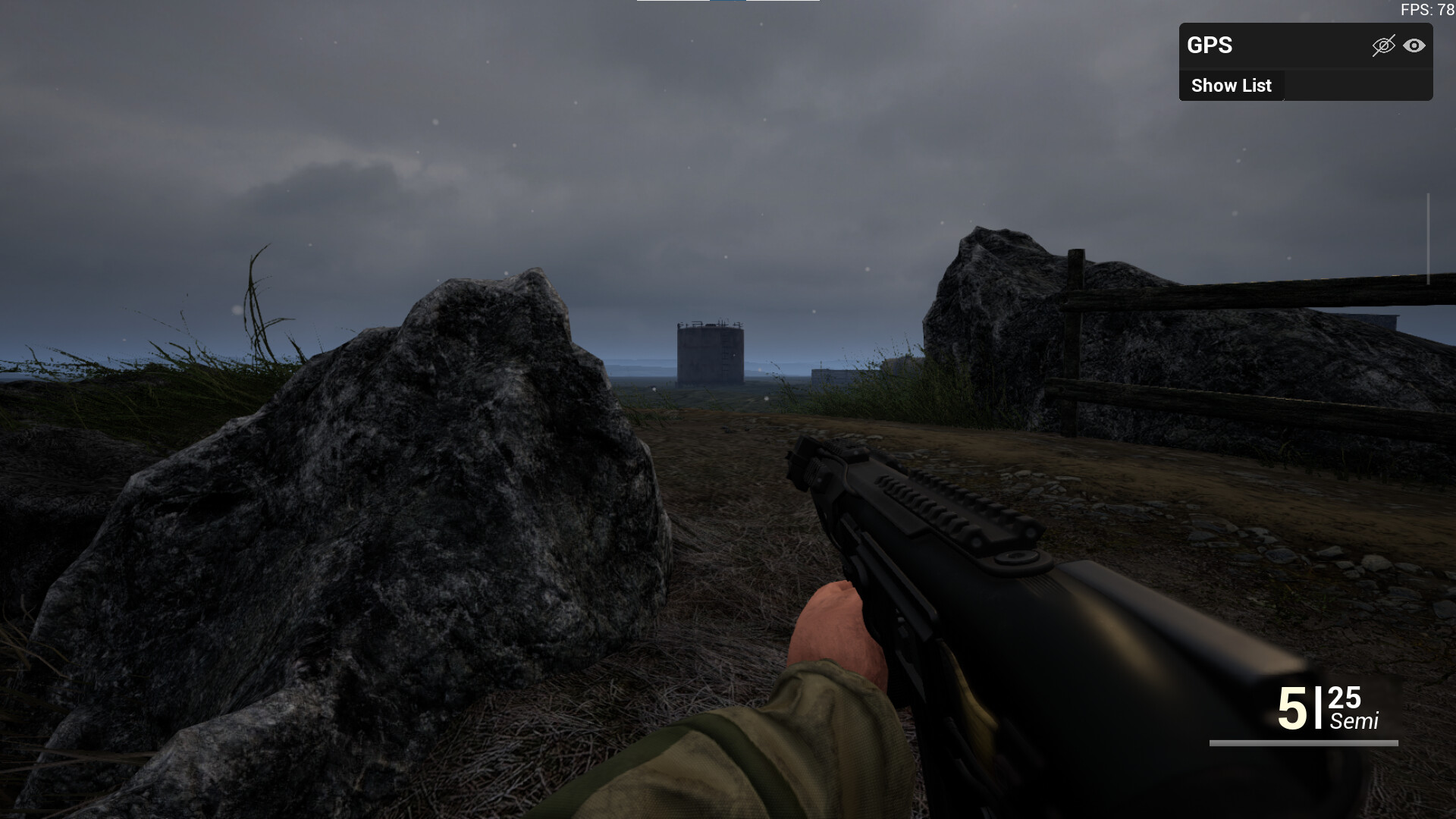Click the GPS panel header bar
1456x819 pixels.
tap(1304, 46)
